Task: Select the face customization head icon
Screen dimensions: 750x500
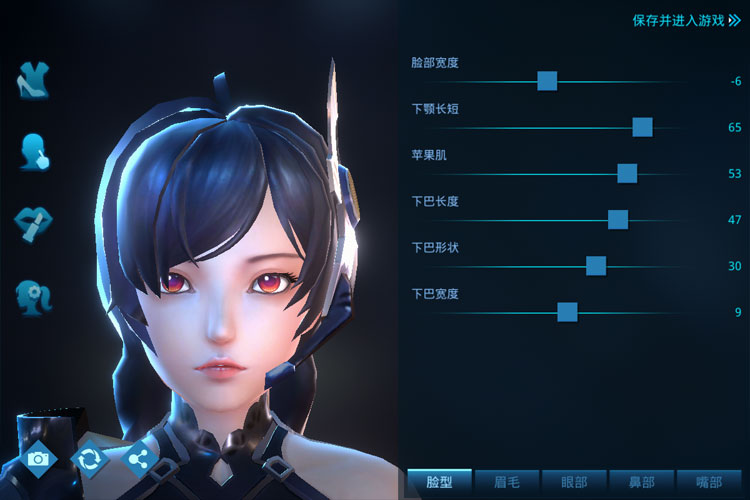Action: pyautogui.click(x=34, y=152)
